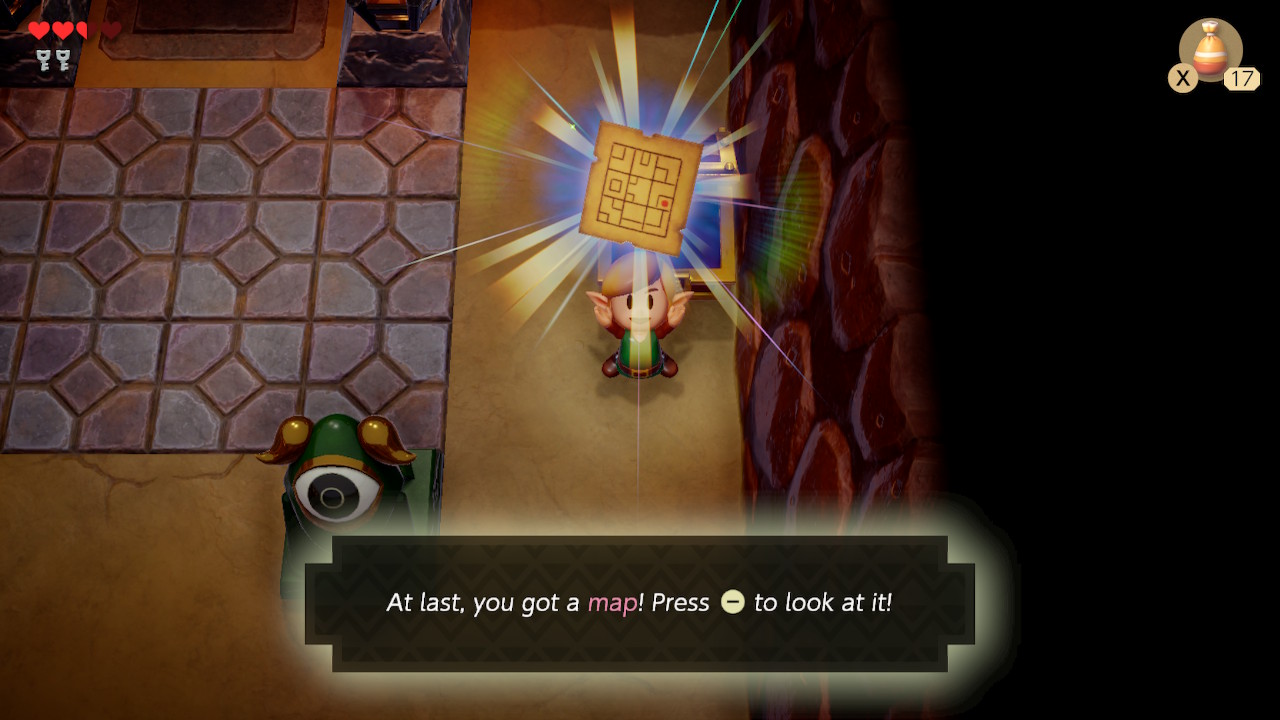
Task: Advance the map obtained dialogue box
Action: (x=639, y=603)
